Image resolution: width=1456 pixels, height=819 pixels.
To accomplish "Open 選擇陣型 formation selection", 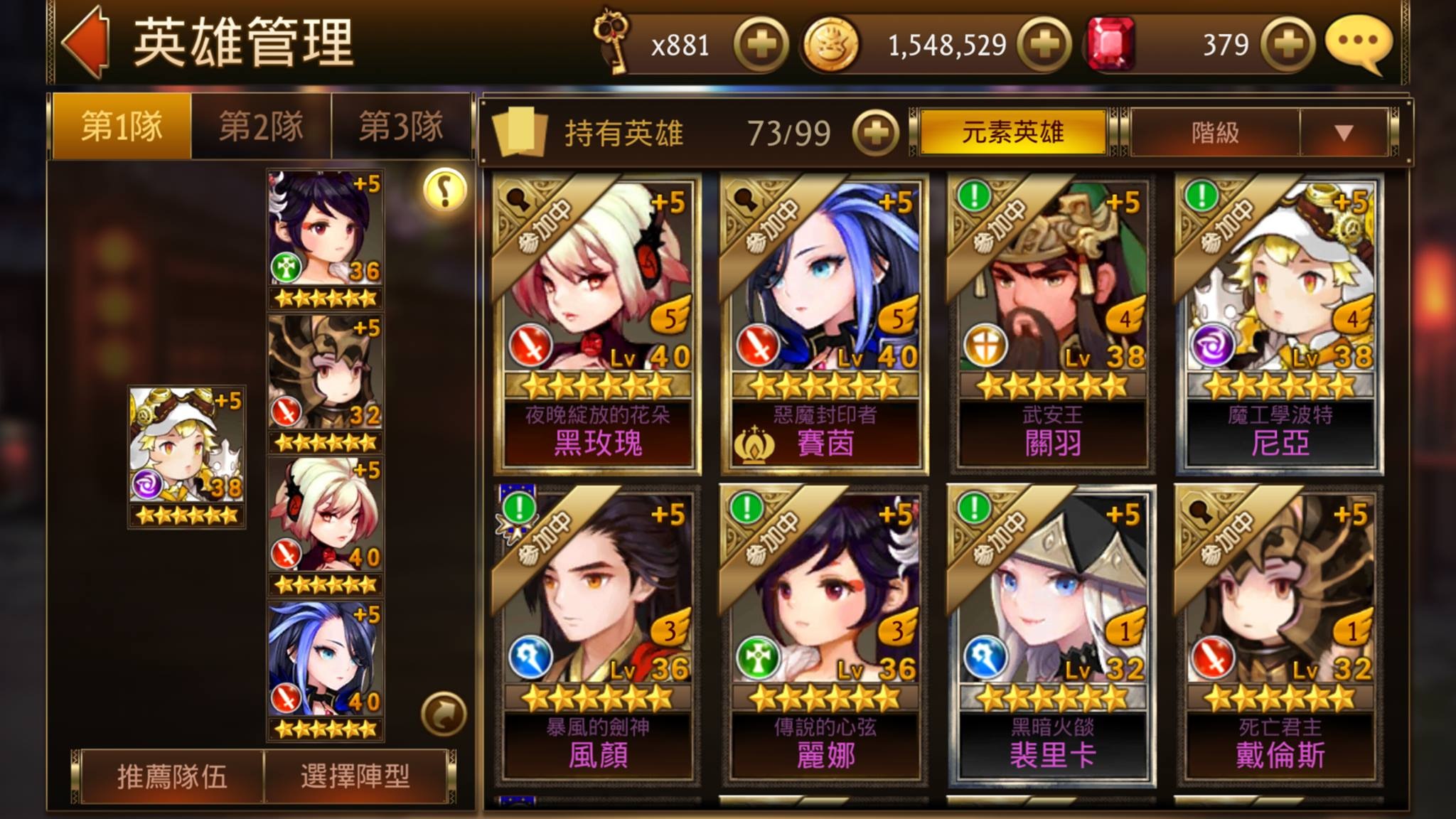I will pyautogui.click(x=355, y=776).
